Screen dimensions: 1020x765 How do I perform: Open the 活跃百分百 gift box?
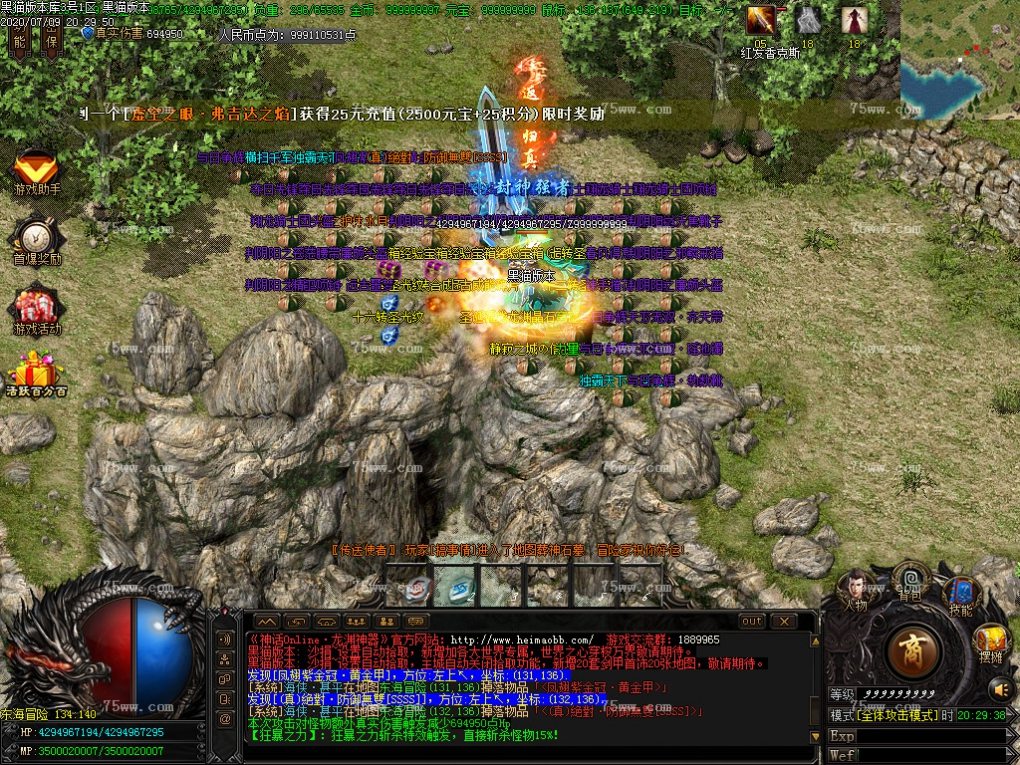tap(36, 374)
